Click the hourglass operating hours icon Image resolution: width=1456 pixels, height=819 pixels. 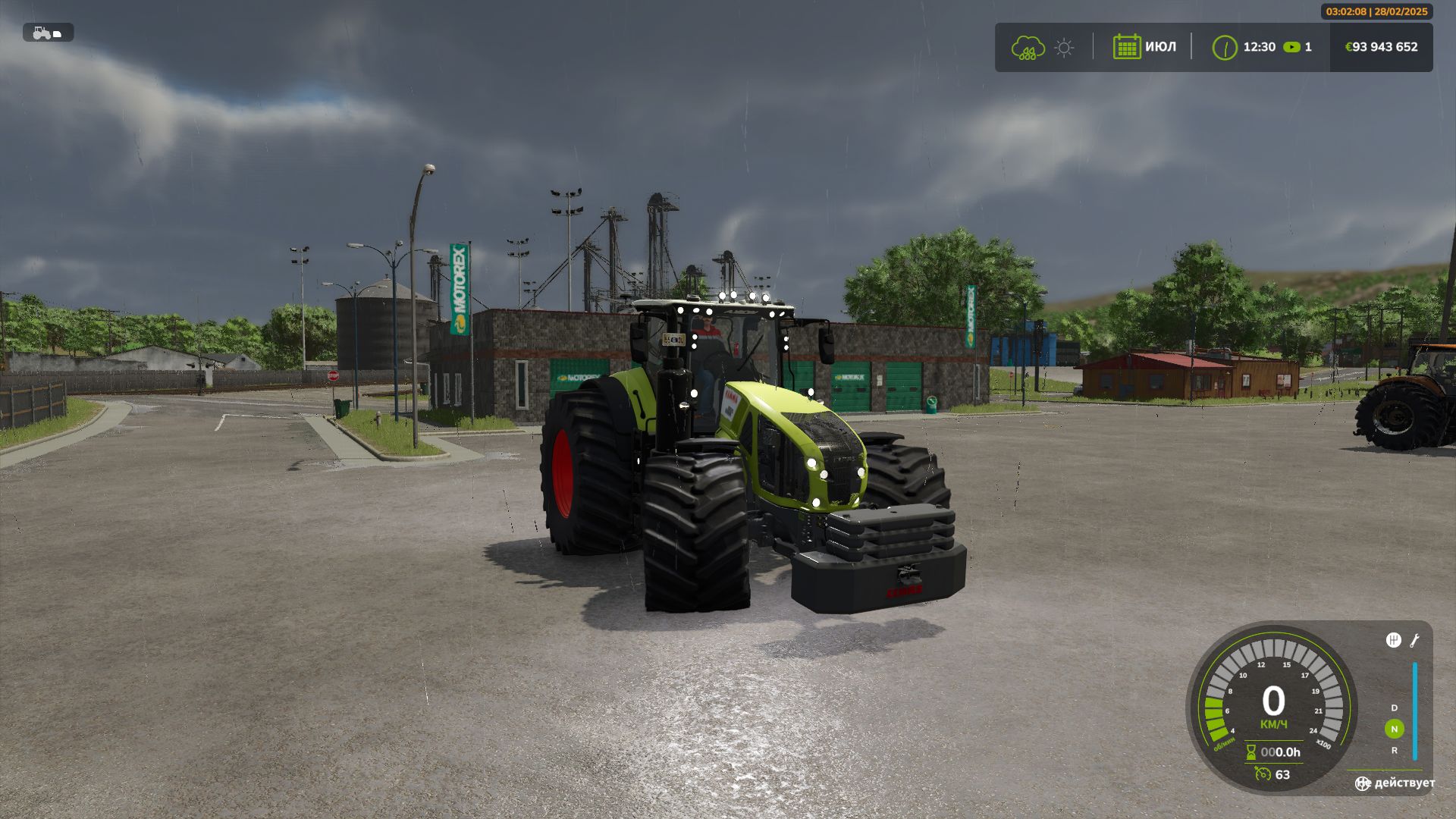pos(1251,752)
